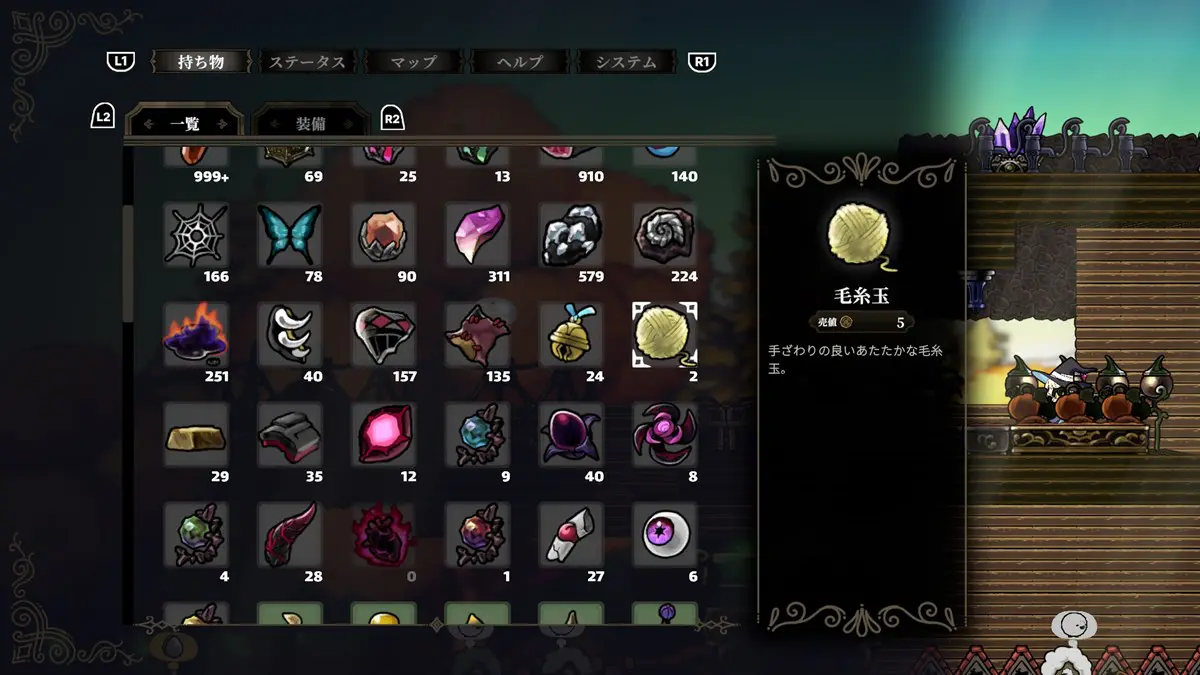The width and height of the screenshot is (1200, 675).
Task: Select the purple eyeball item
Action: tap(665, 534)
